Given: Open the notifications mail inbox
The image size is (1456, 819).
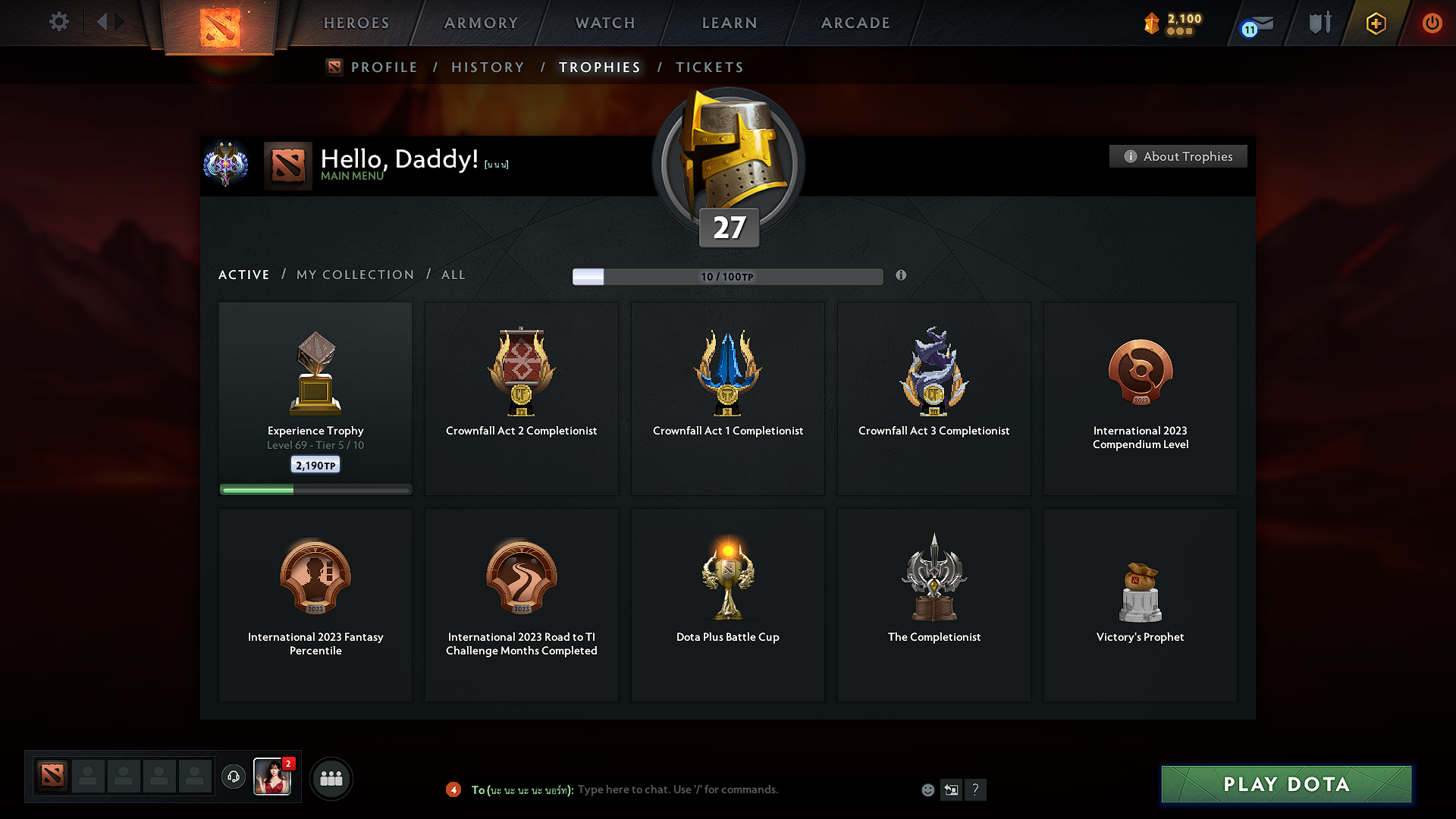Looking at the screenshot, I should point(1257,23).
